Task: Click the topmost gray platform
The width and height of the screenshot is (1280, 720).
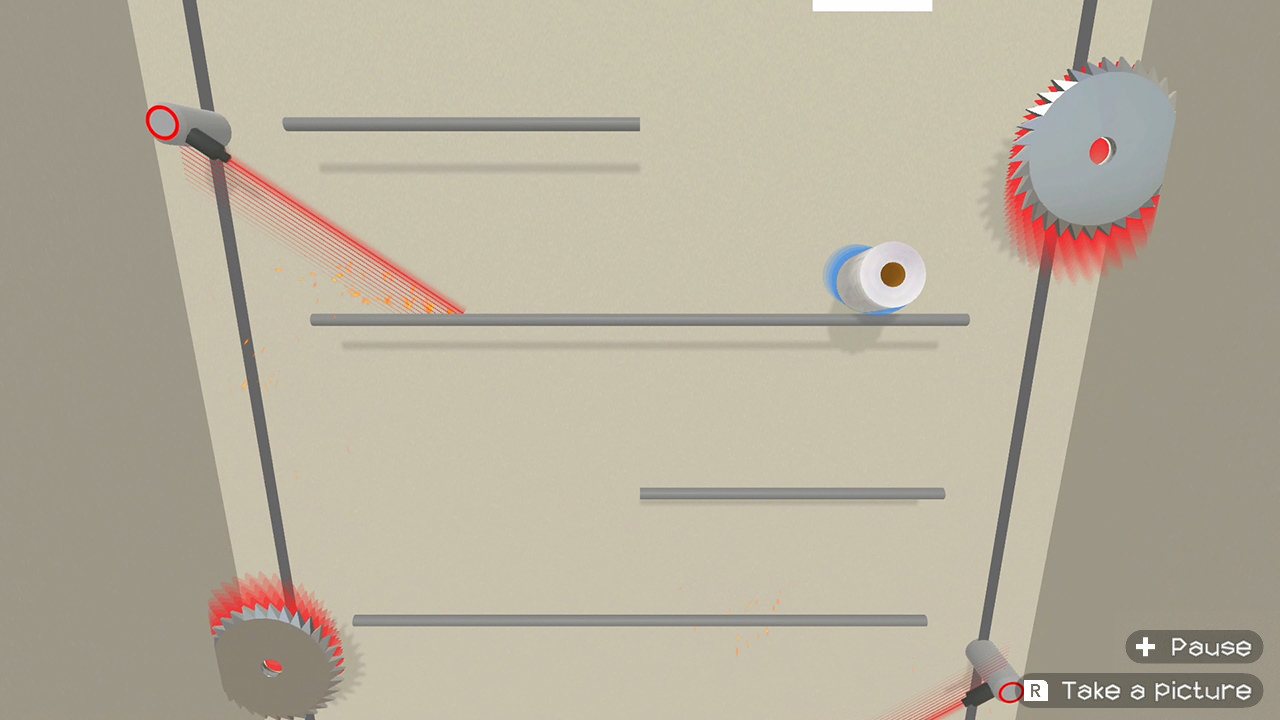Action: 462,123
